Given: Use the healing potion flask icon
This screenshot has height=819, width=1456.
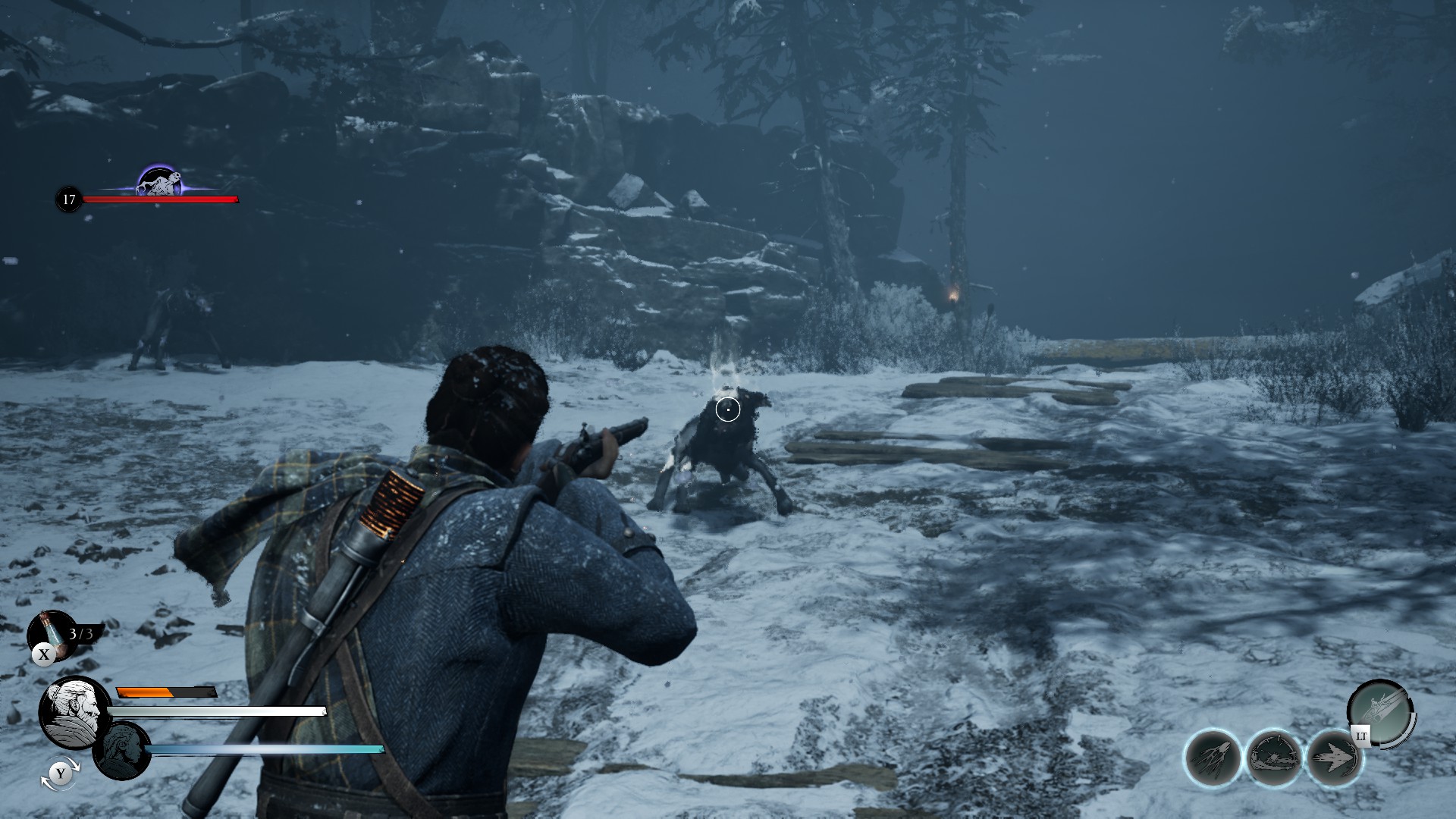Looking at the screenshot, I should [50, 633].
